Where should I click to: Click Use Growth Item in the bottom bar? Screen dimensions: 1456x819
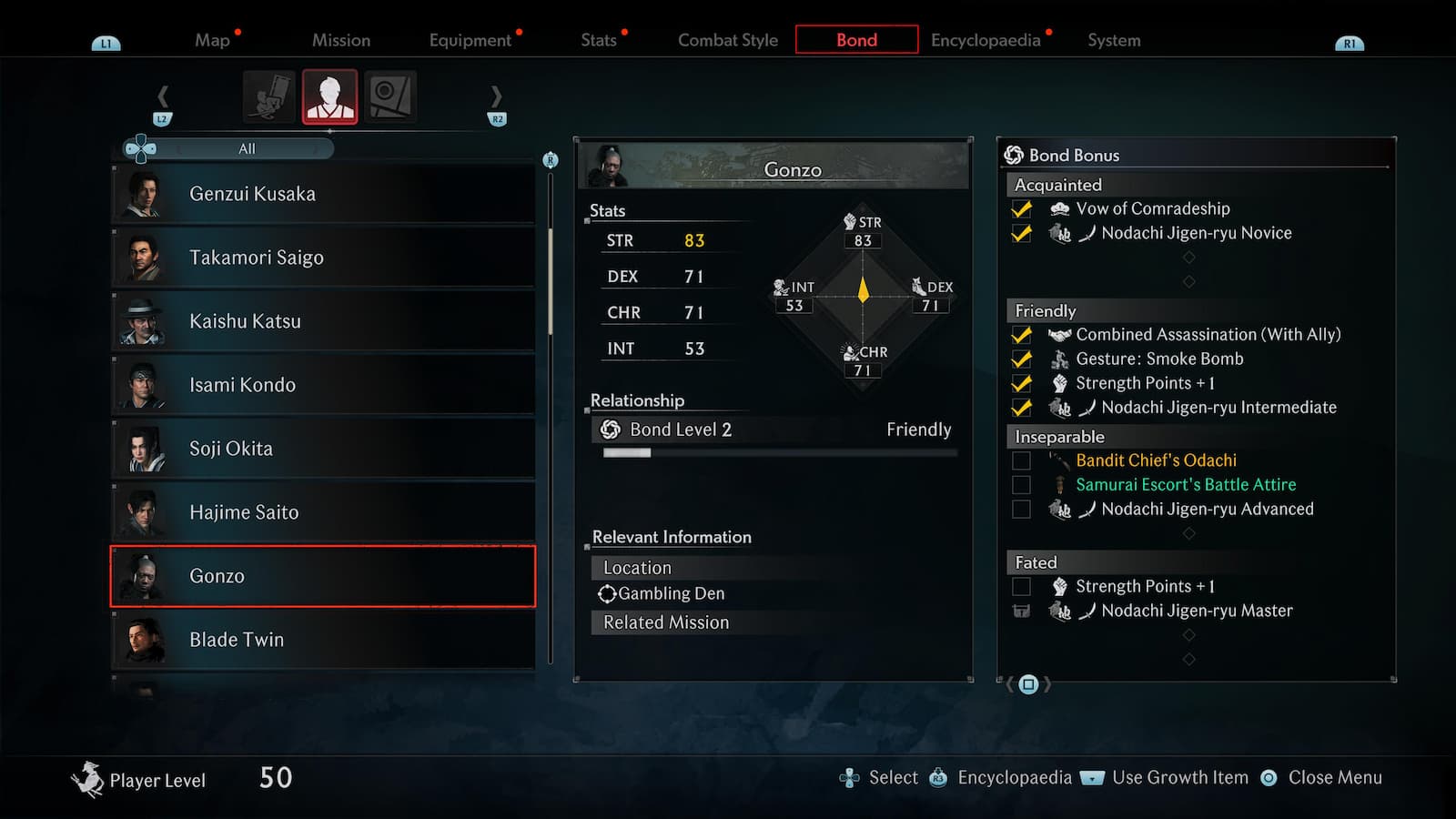tap(1179, 778)
